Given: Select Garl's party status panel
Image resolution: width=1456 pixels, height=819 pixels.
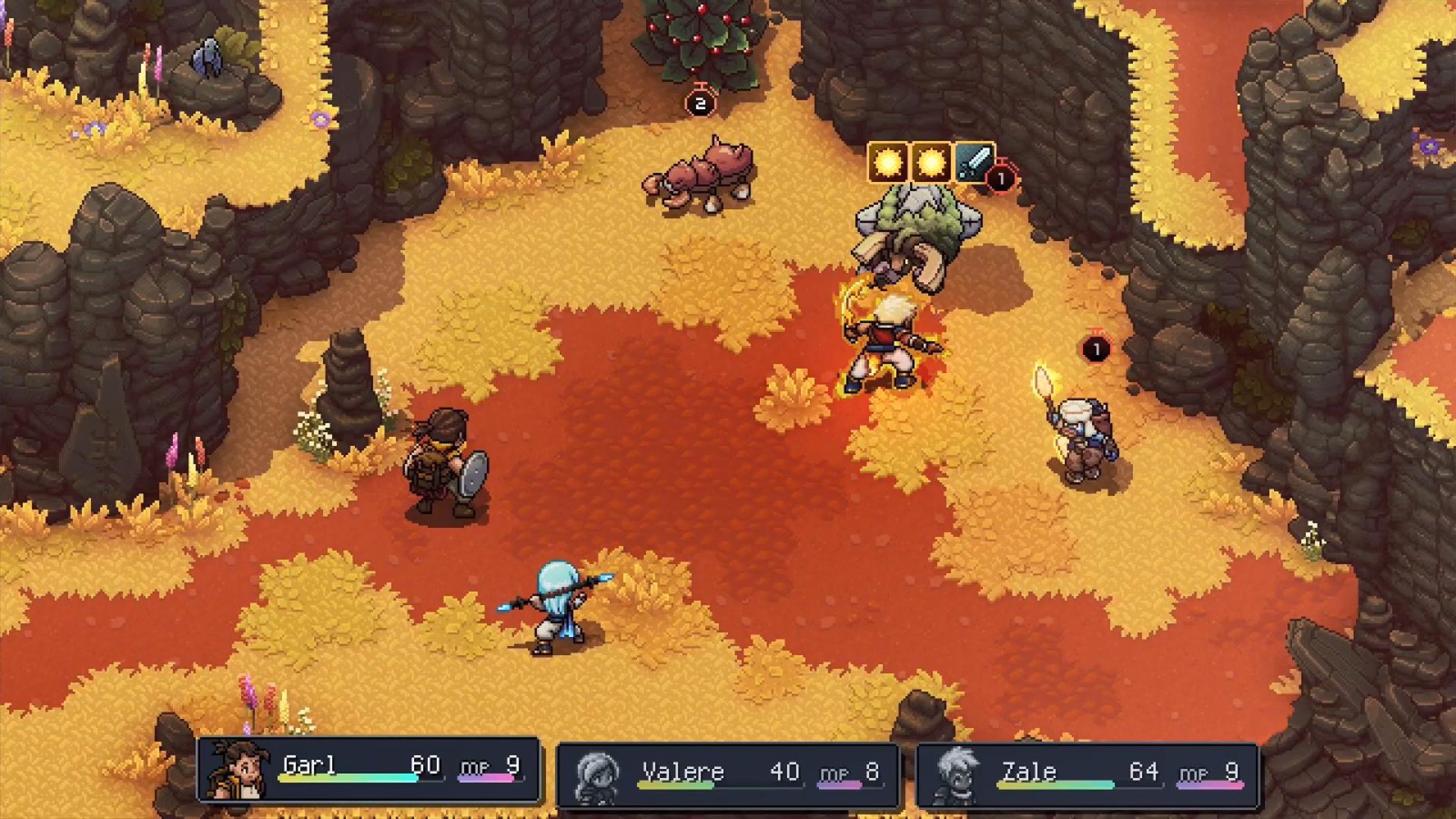Looking at the screenshot, I should pyautogui.click(x=369, y=770).
